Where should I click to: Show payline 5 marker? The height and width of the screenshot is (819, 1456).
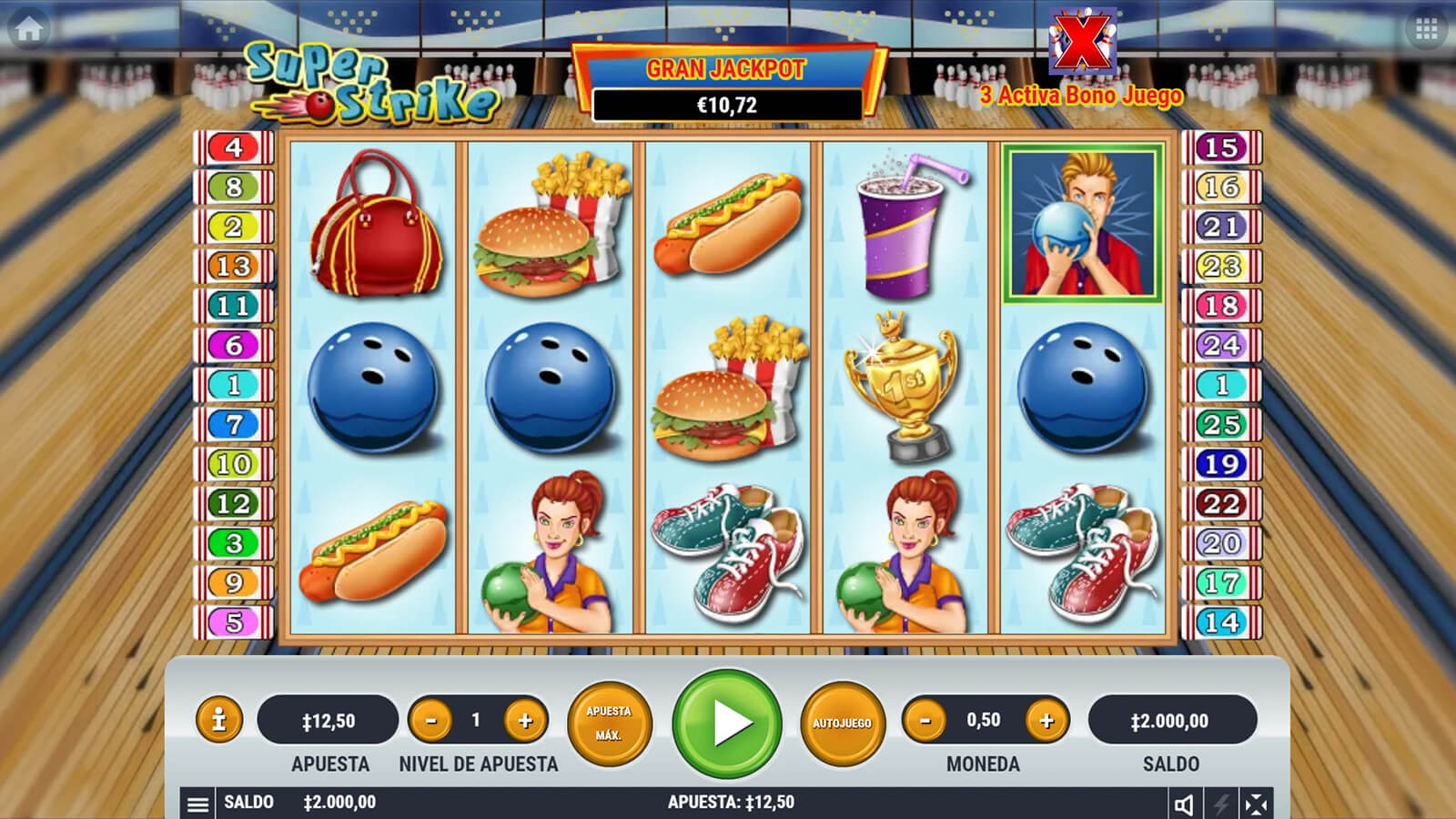point(234,622)
